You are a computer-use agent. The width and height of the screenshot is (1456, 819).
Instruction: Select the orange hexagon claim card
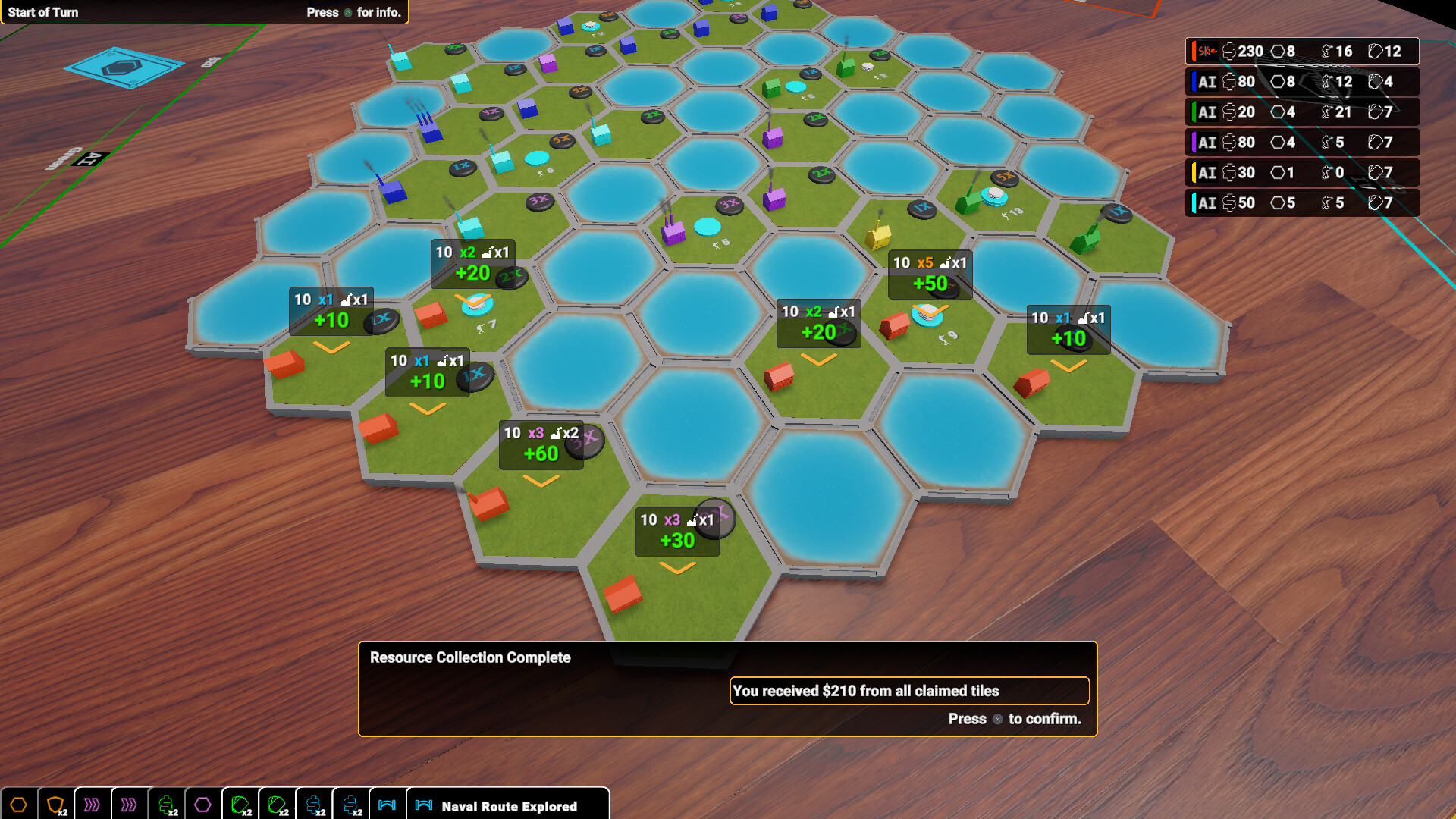click(x=17, y=806)
